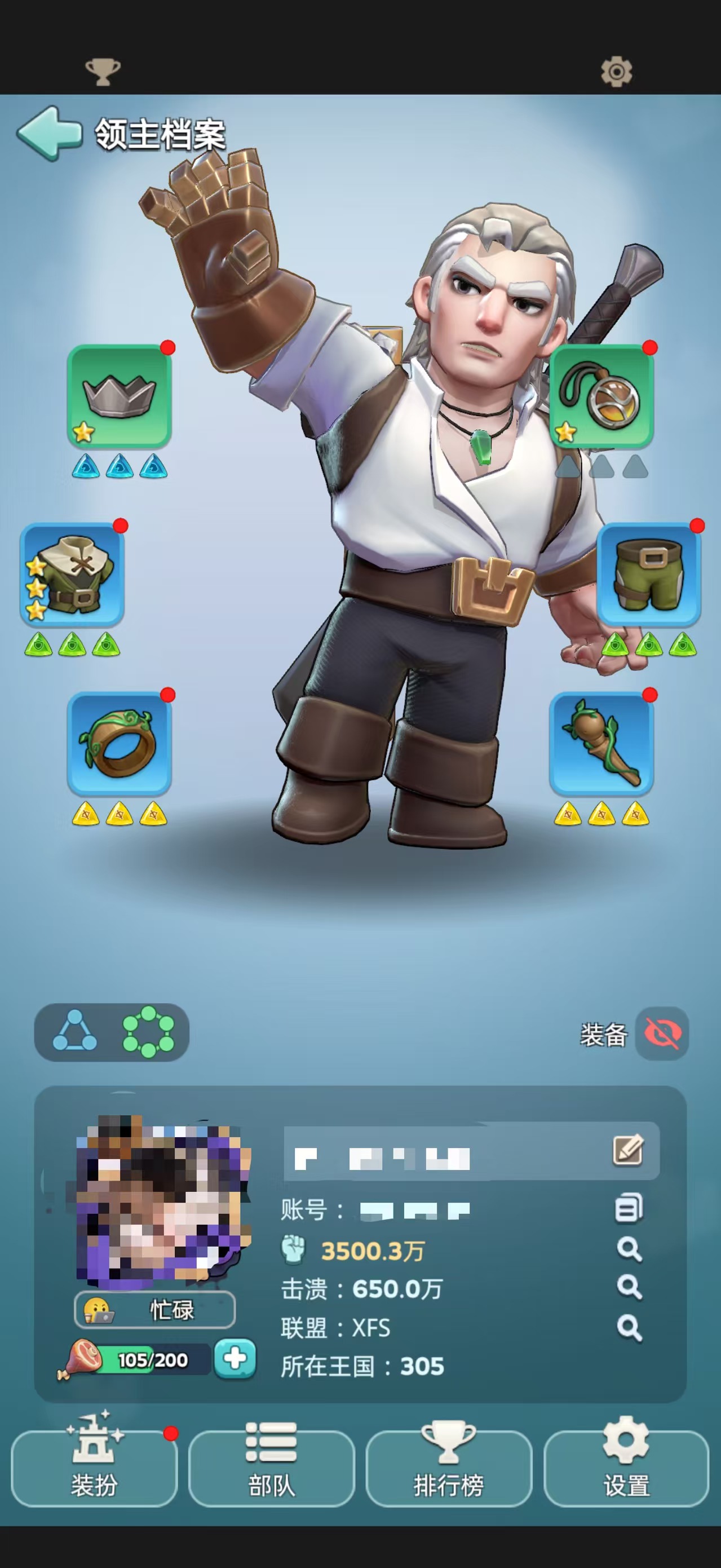721x1568 pixels.
Task: Toggle equipment visibility eye icon
Action: tap(662, 1033)
